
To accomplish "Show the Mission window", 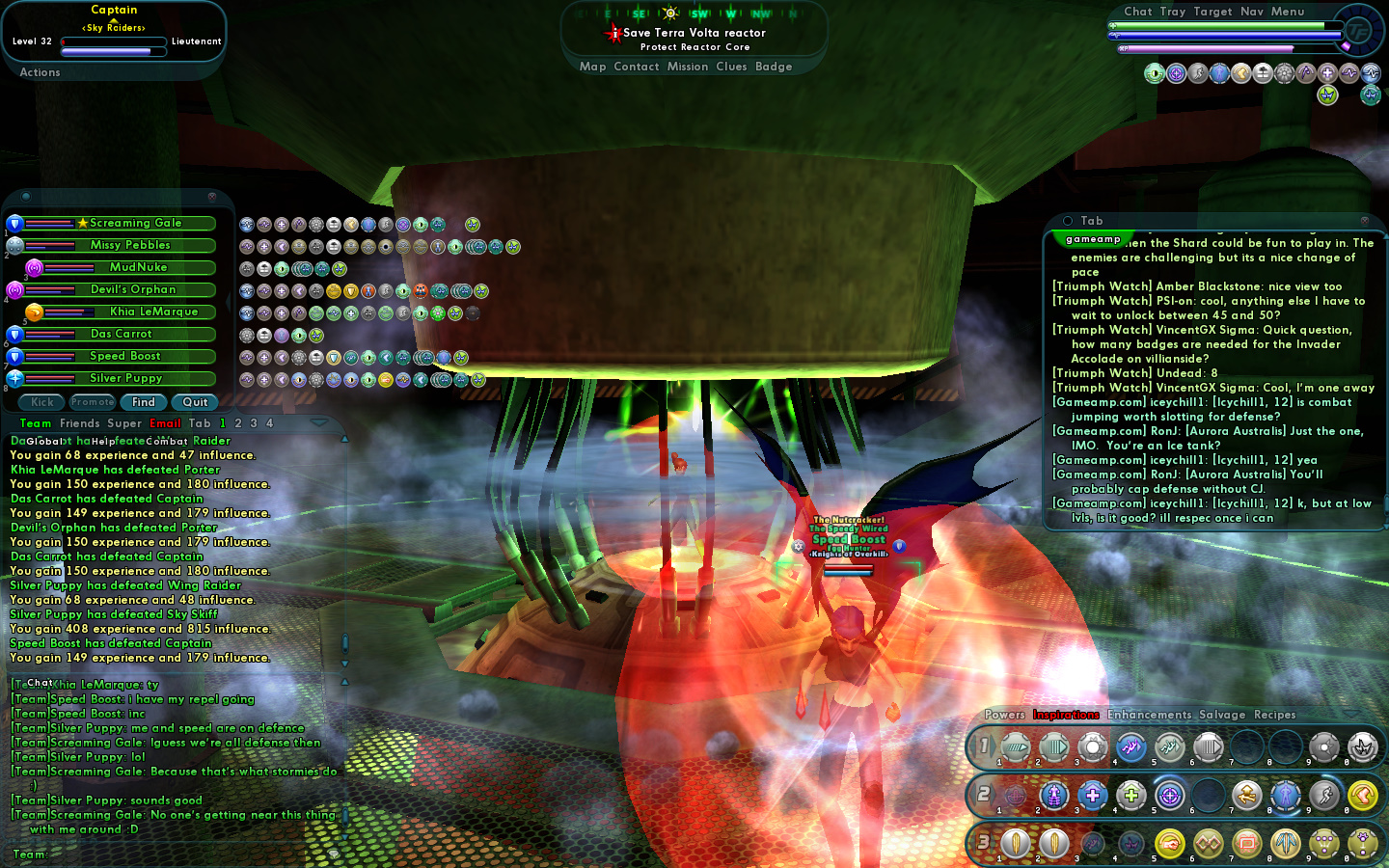I will (688, 67).
